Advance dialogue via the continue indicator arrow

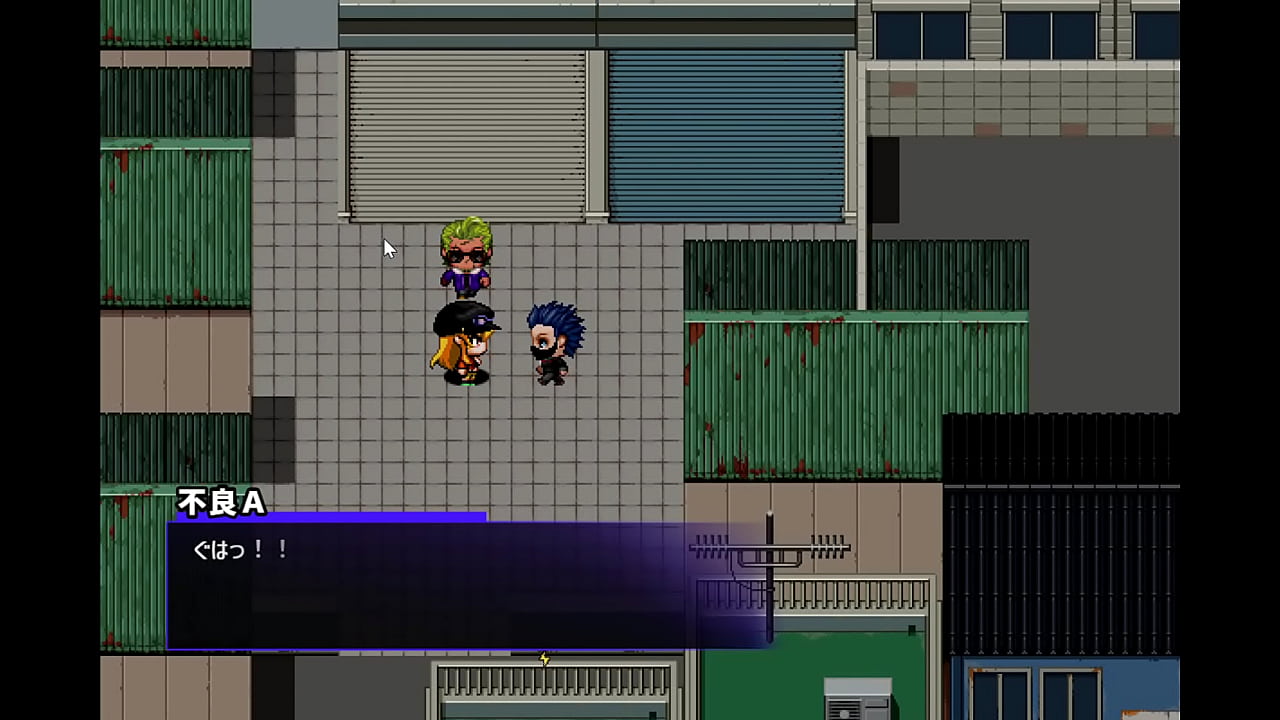pos(543,659)
